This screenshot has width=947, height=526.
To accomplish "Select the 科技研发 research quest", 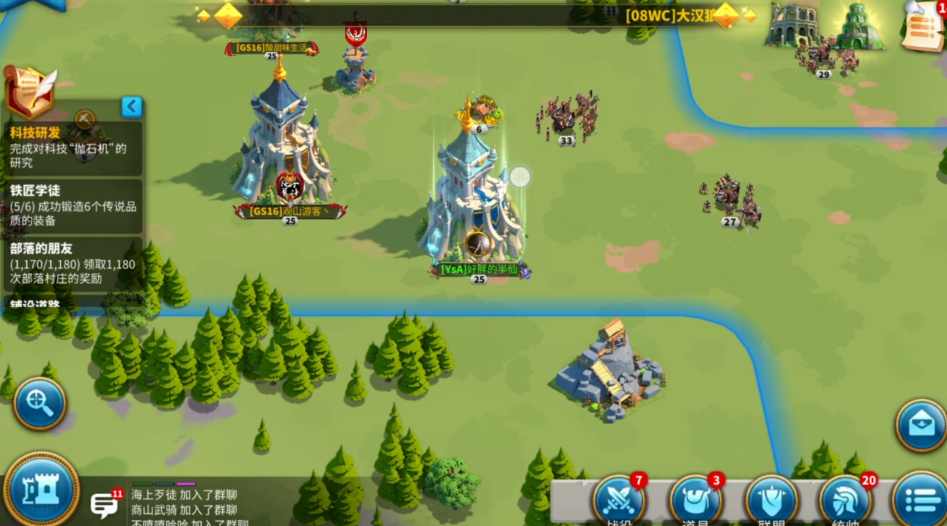I will pos(70,148).
